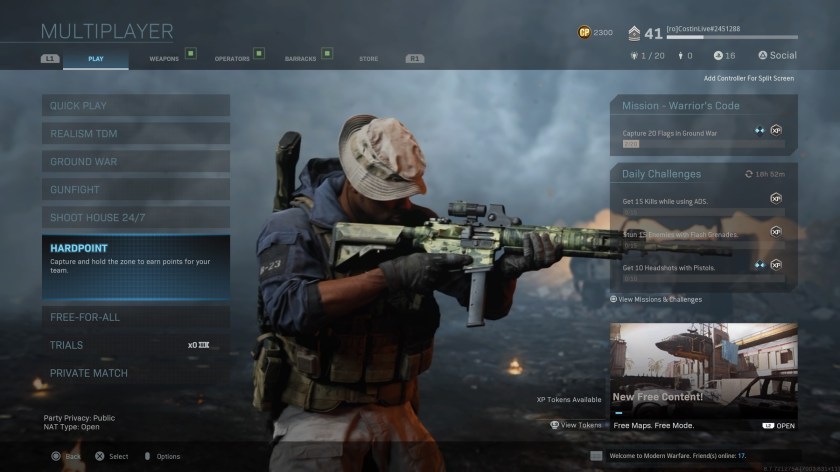Click View Missions & Challenges
840x472 pixels.
coord(658,299)
